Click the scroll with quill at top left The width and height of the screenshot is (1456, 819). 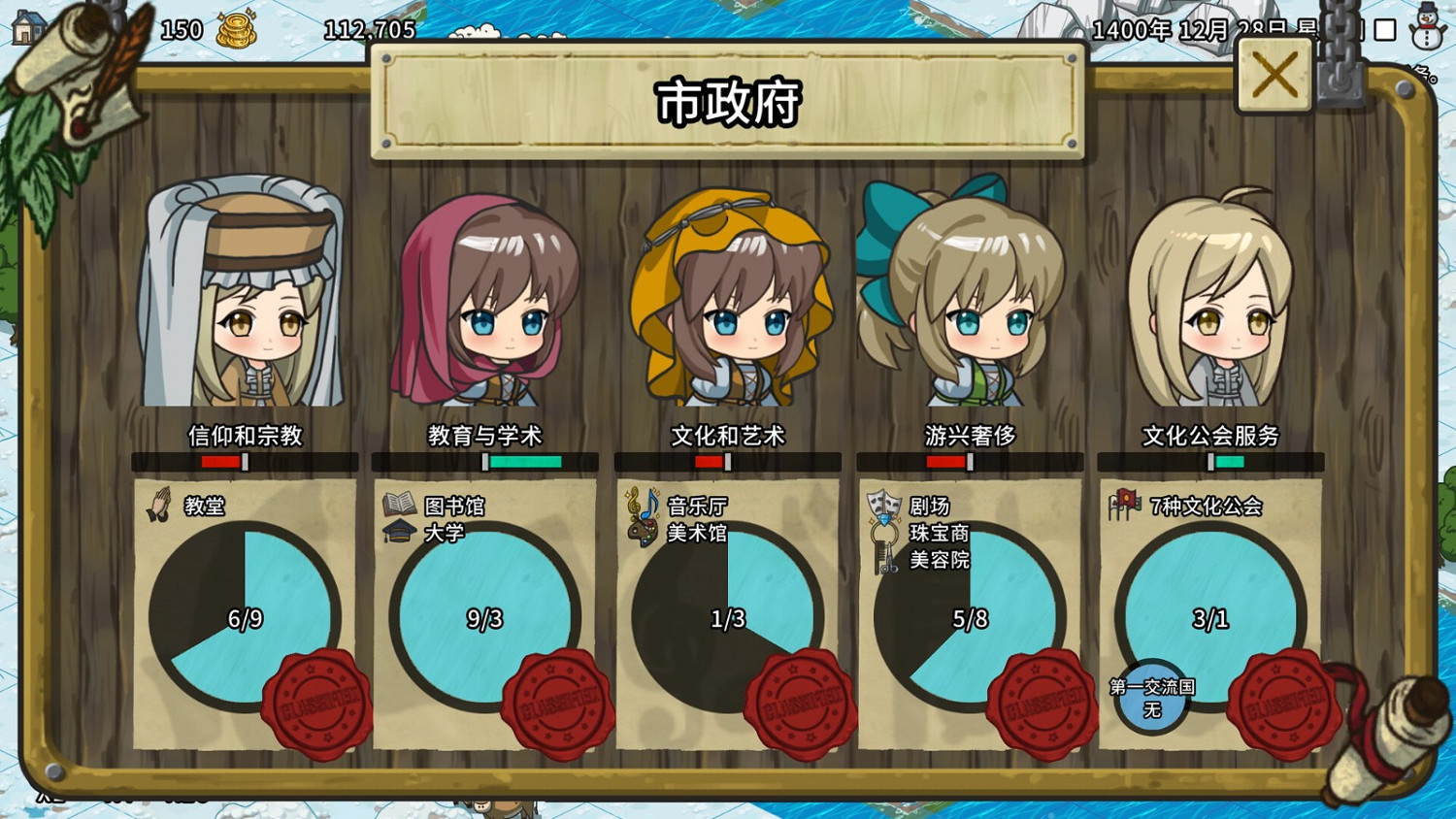(73, 73)
